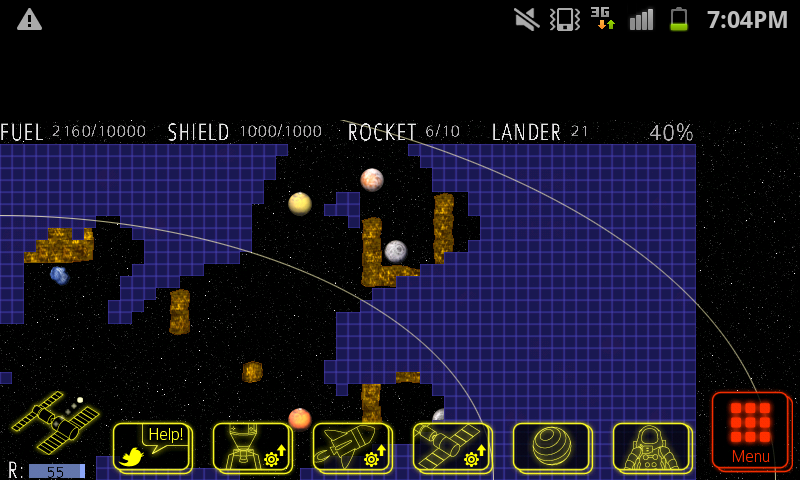This screenshot has height=480, width=800.
Task: Open the striped planet button
Action: tap(551, 446)
